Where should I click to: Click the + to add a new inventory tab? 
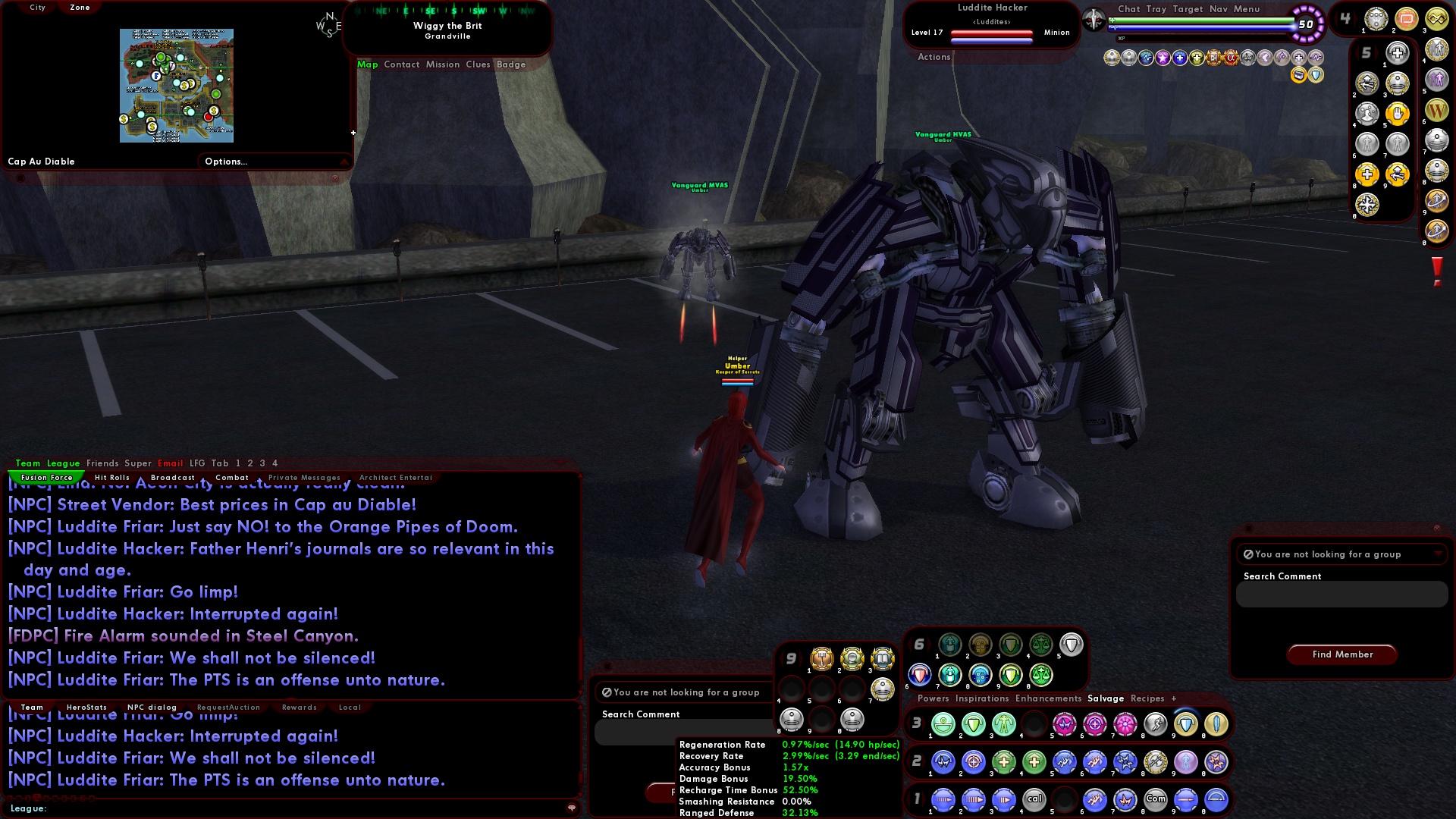click(x=1173, y=698)
